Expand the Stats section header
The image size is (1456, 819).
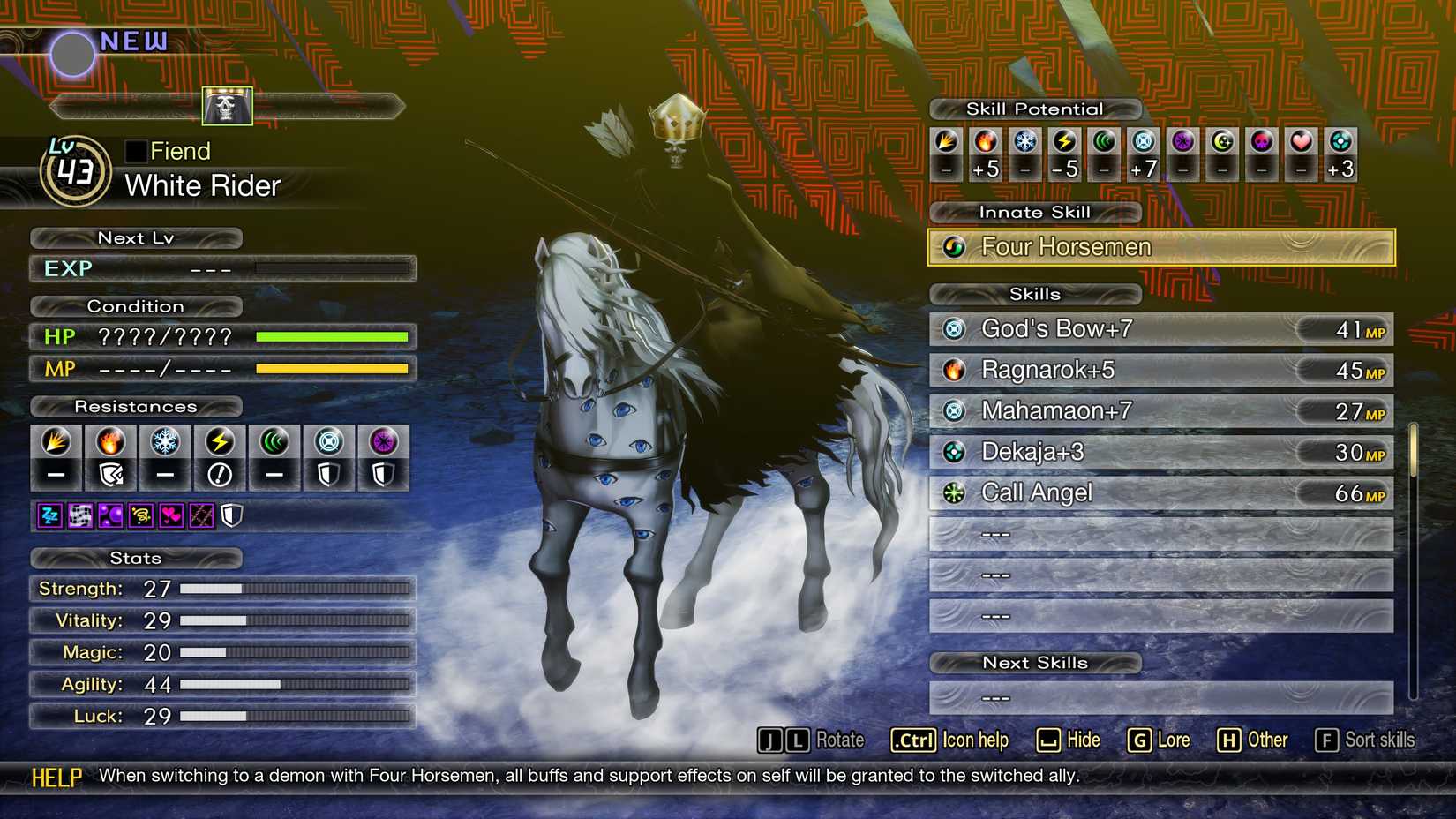(x=136, y=558)
